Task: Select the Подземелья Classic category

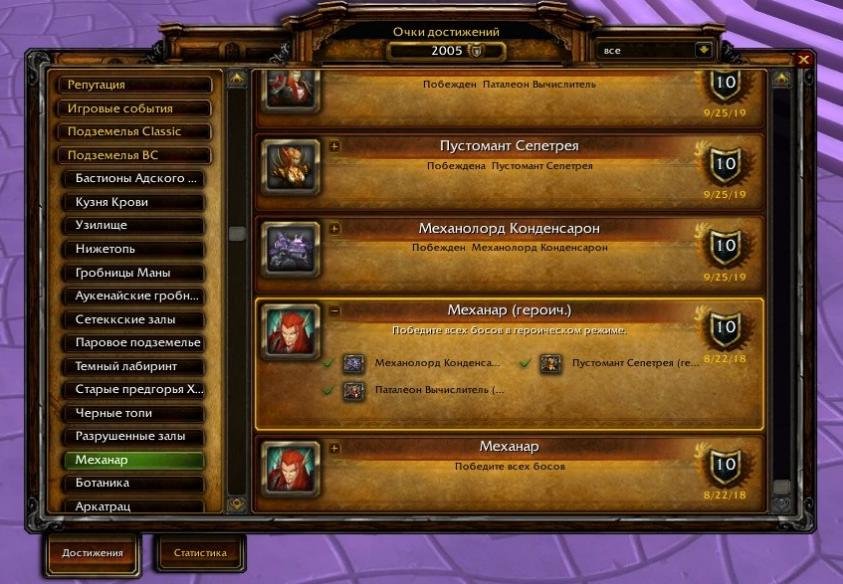Action: 135,132
